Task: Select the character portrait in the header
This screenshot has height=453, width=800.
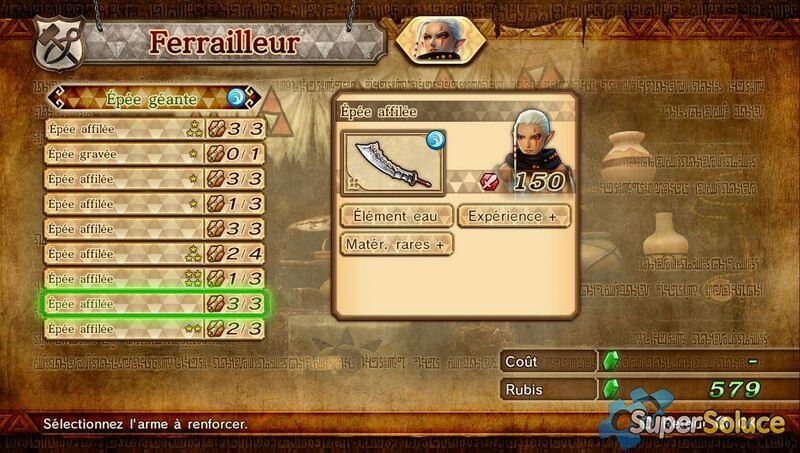Action: coord(436,40)
